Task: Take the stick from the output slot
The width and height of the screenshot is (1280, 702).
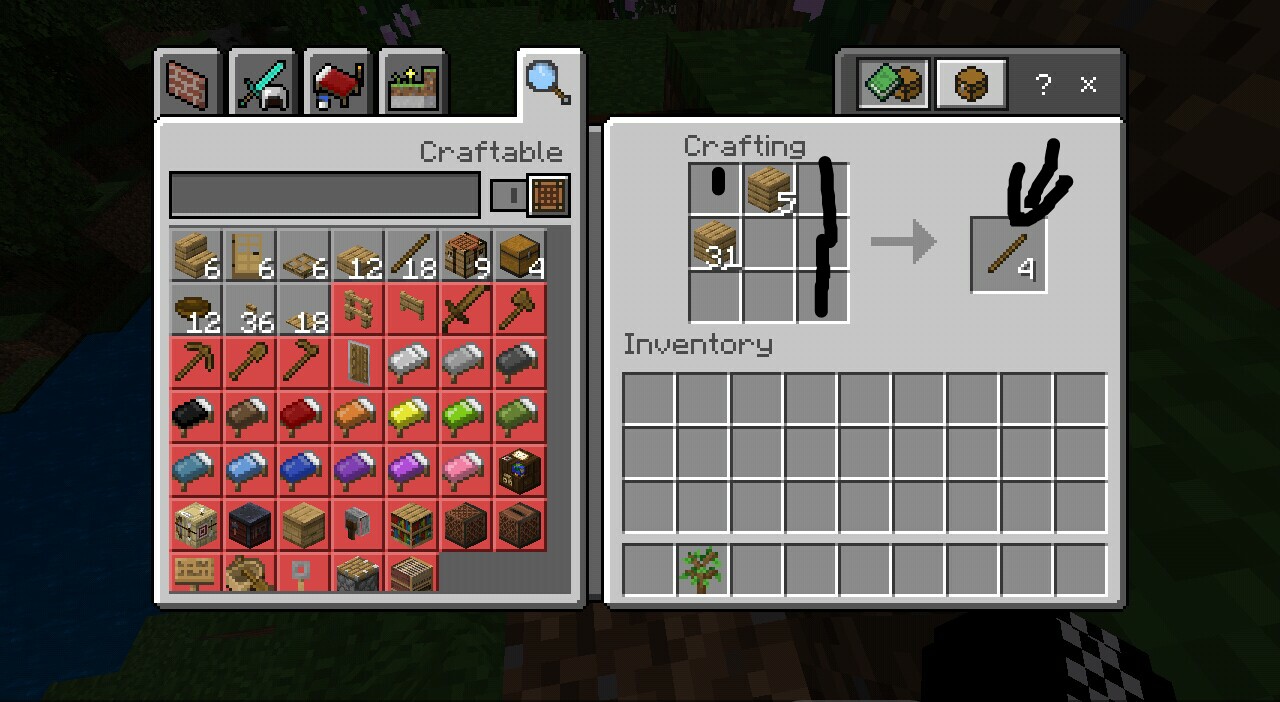Action: [1008, 255]
